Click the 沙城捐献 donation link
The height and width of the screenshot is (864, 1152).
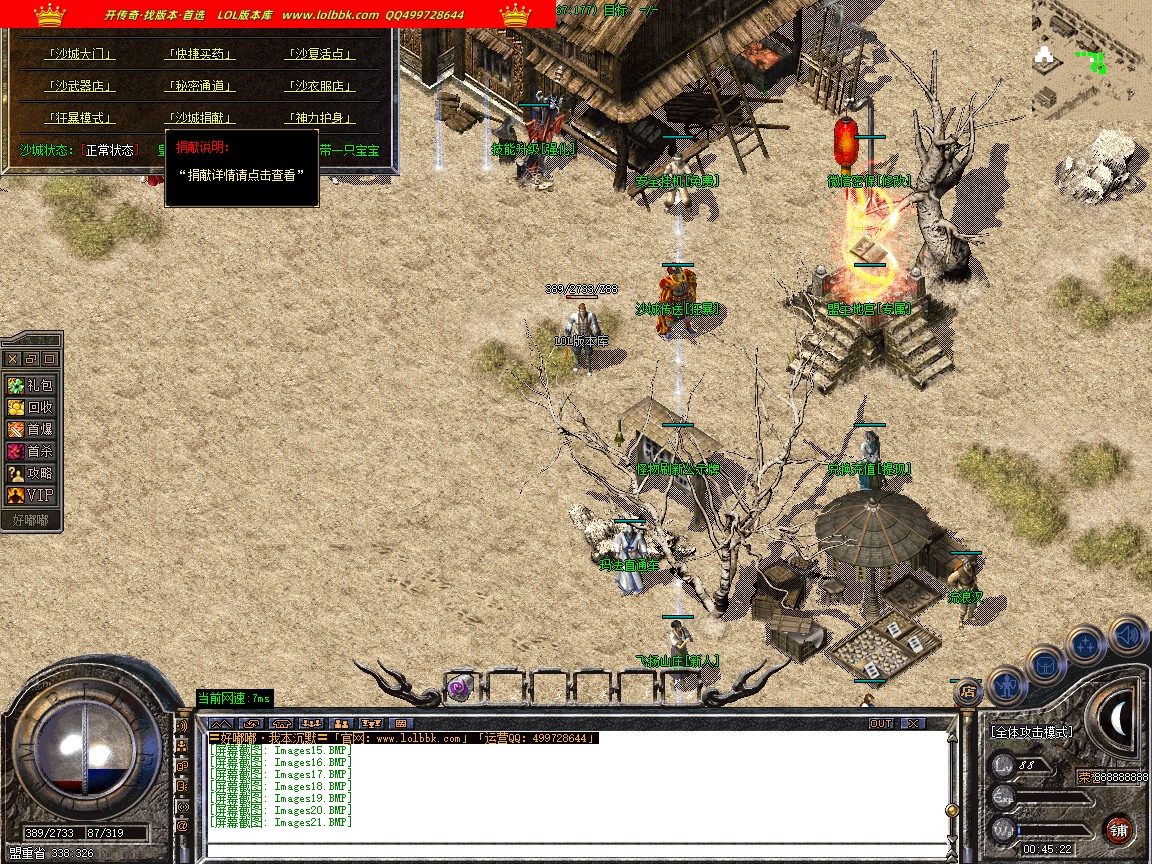200,118
